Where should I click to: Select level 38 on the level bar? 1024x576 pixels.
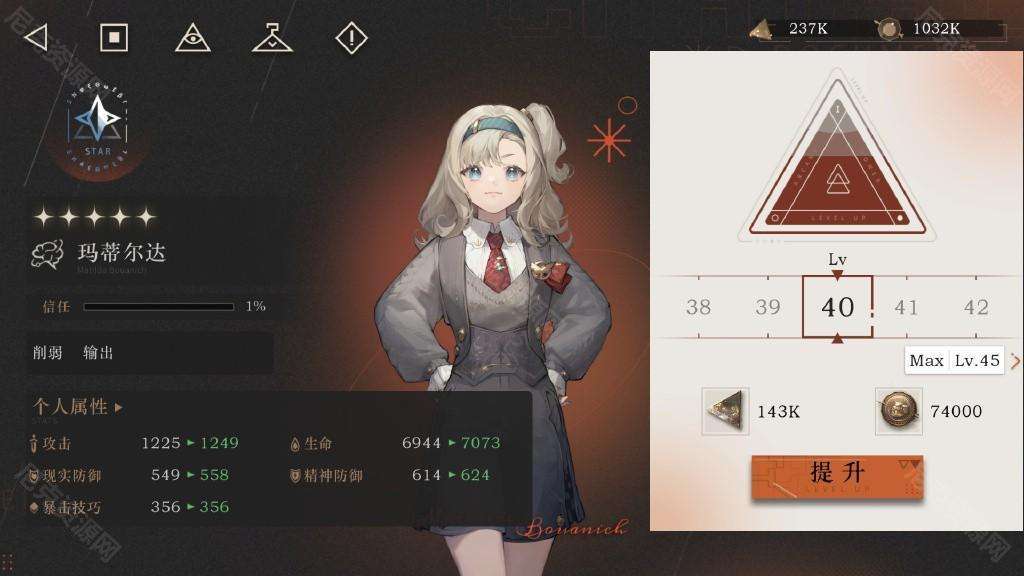point(699,307)
